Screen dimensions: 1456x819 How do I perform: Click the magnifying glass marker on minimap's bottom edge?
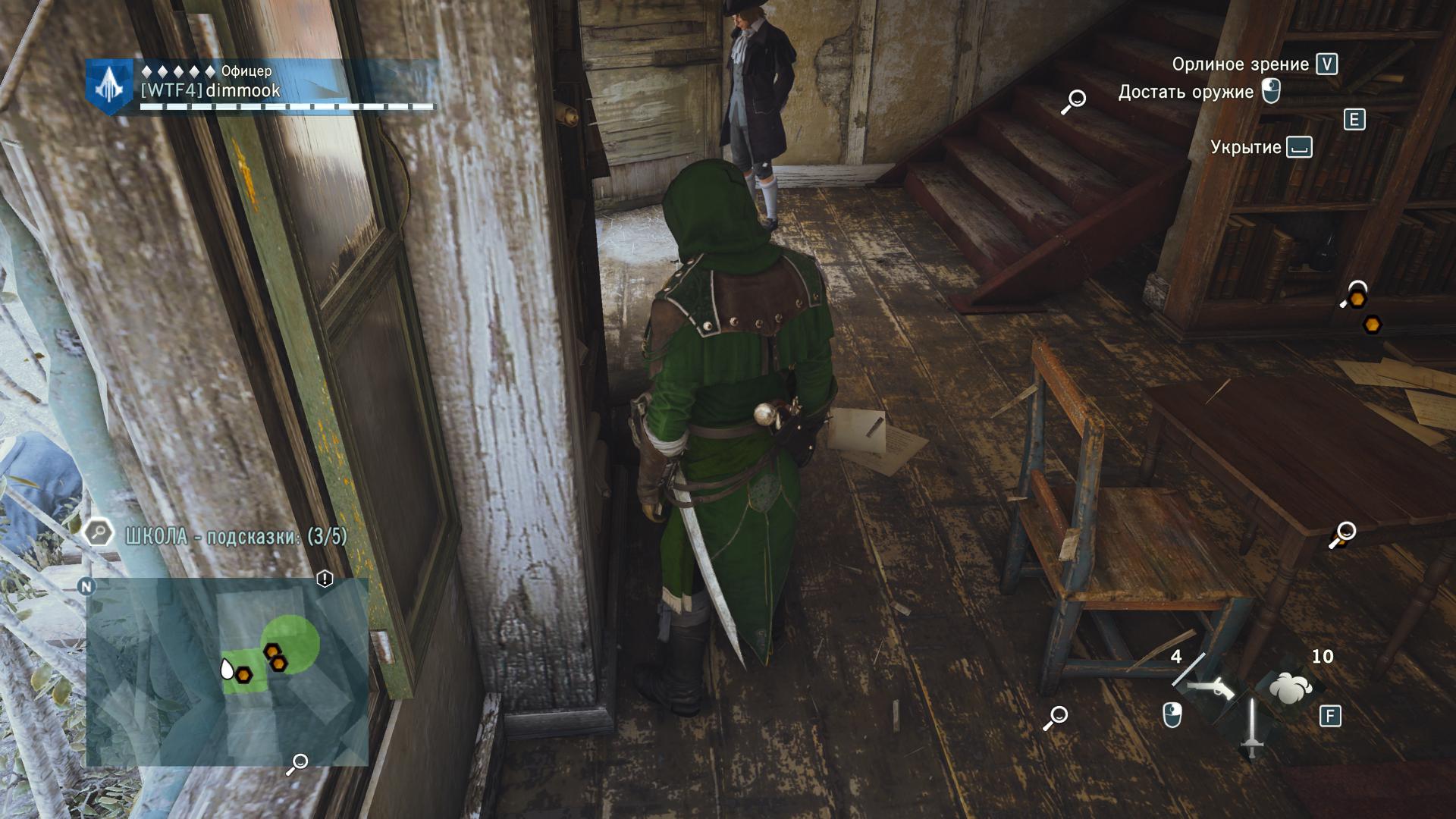[297, 764]
